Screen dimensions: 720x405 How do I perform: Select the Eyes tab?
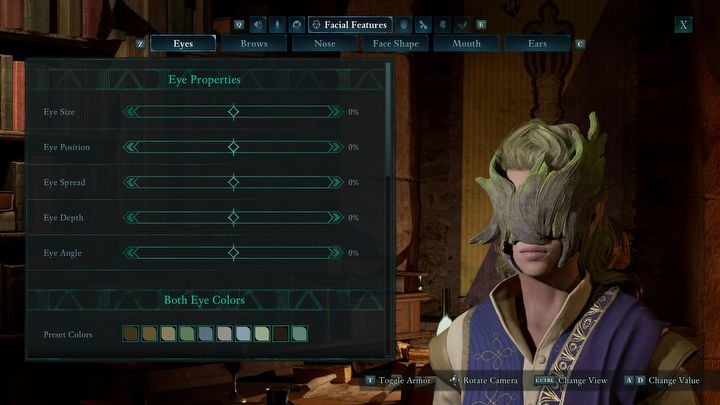click(183, 44)
